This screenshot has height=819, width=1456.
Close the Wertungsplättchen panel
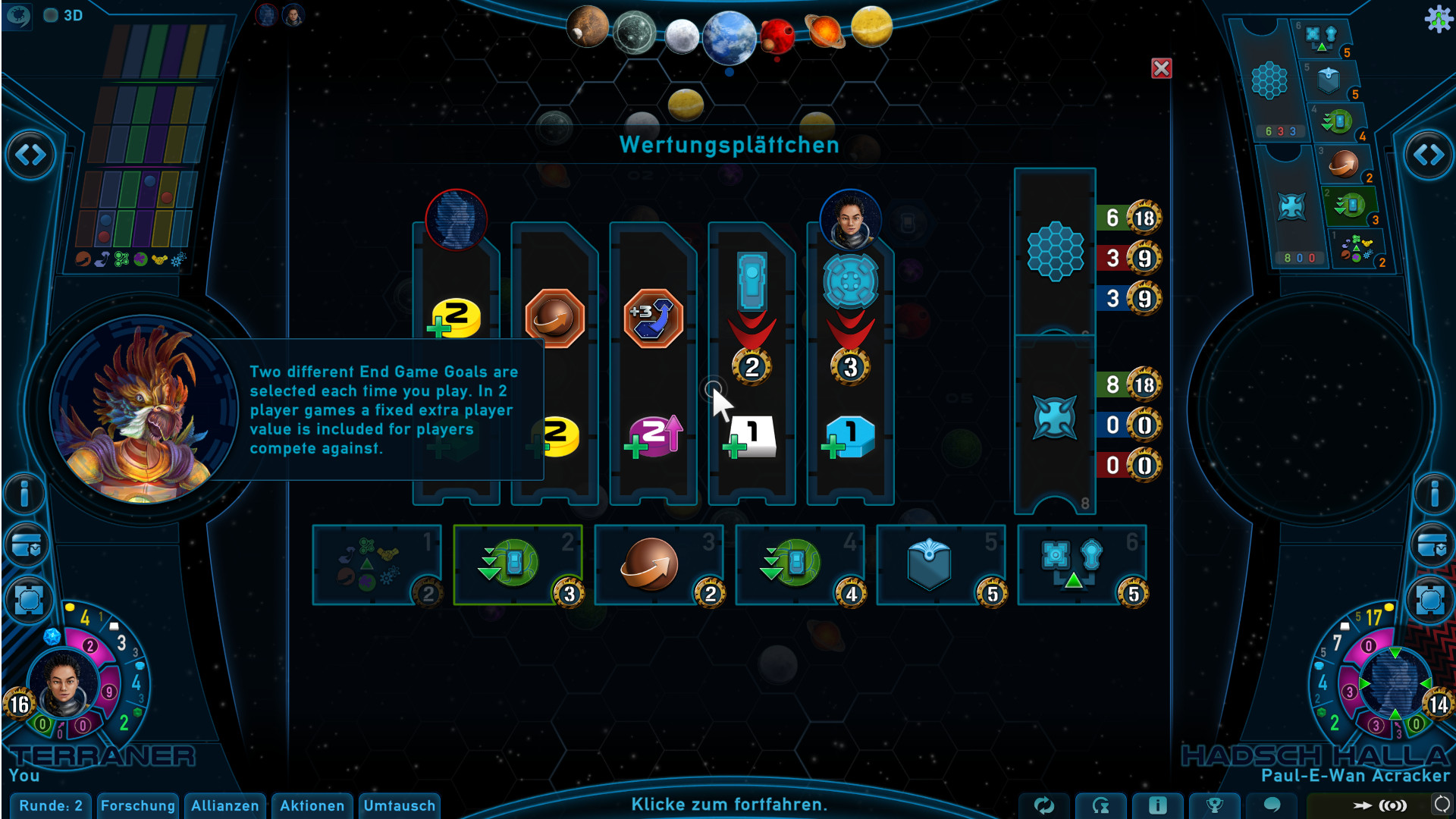pos(1161,69)
